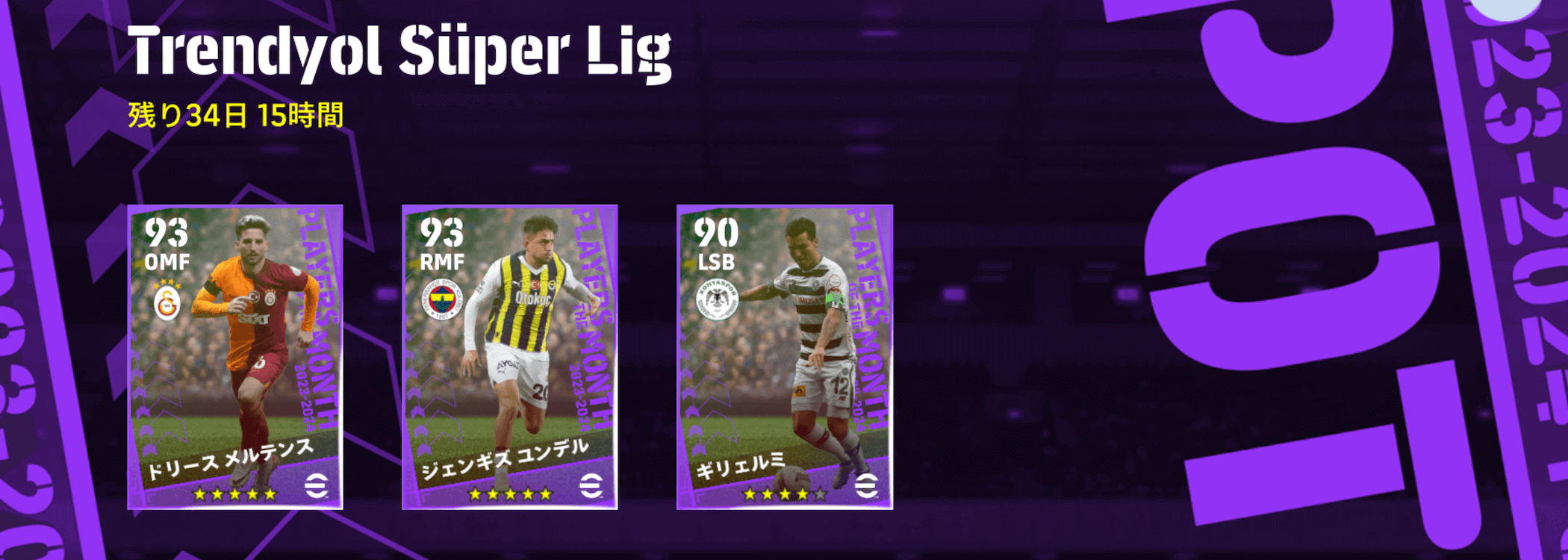This screenshot has height=560, width=1568.
Task: Click the Fenerbahçe club emblem on Ünder's card
Action: tap(444, 298)
